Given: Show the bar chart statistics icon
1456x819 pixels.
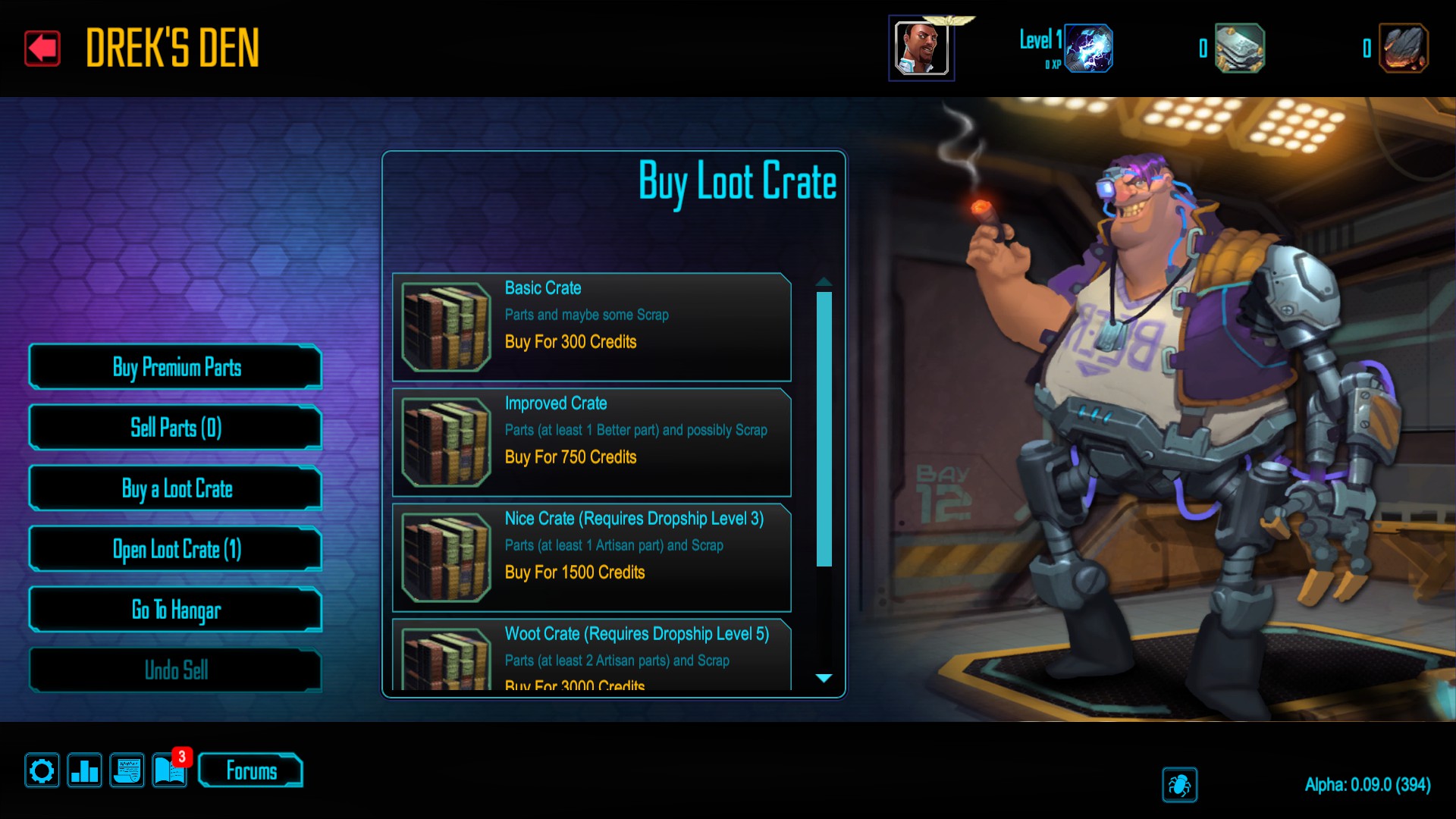Looking at the screenshot, I should click(84, 771).
